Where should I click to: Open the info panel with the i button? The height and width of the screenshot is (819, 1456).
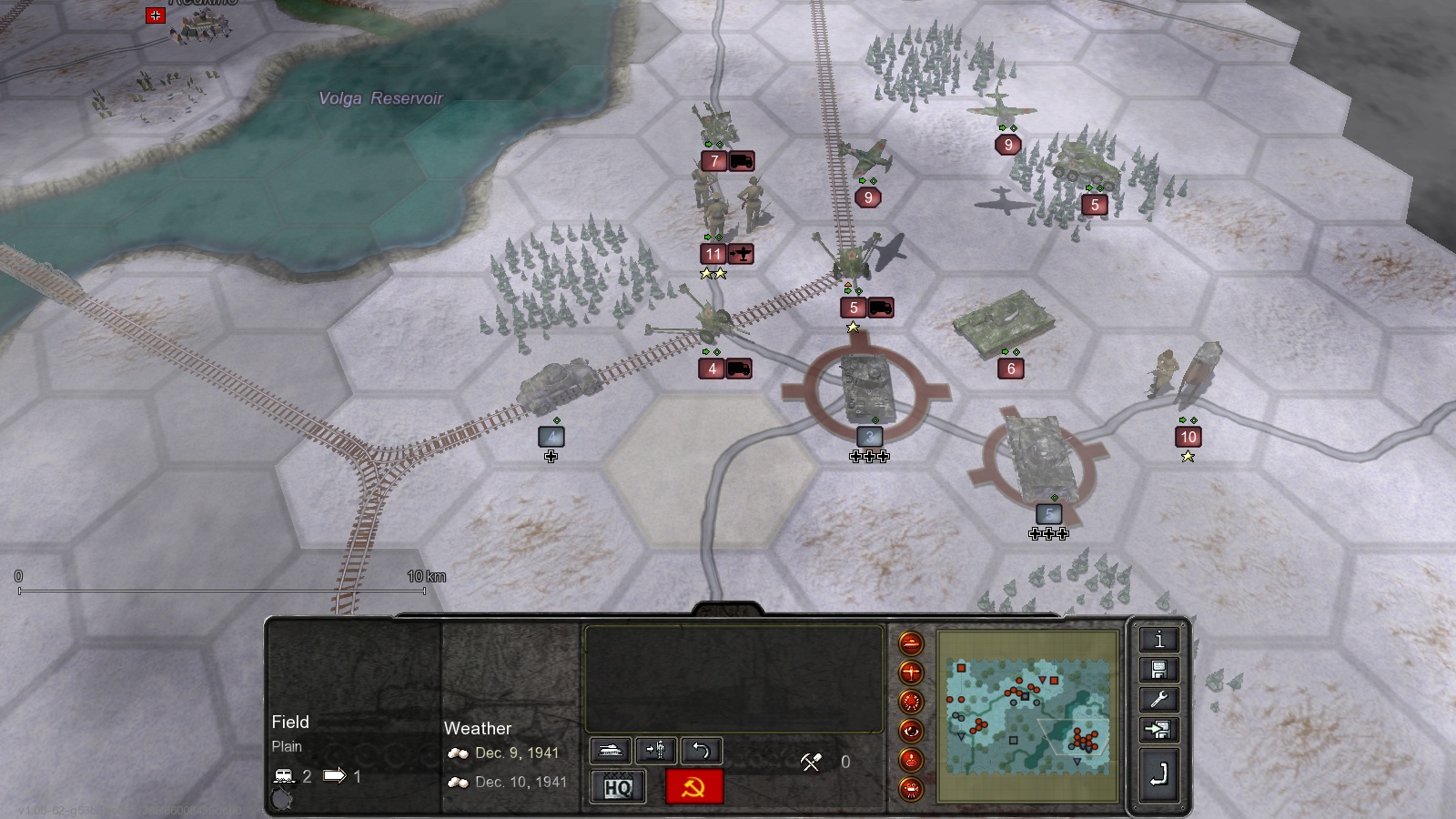[x=1158, y=640]
